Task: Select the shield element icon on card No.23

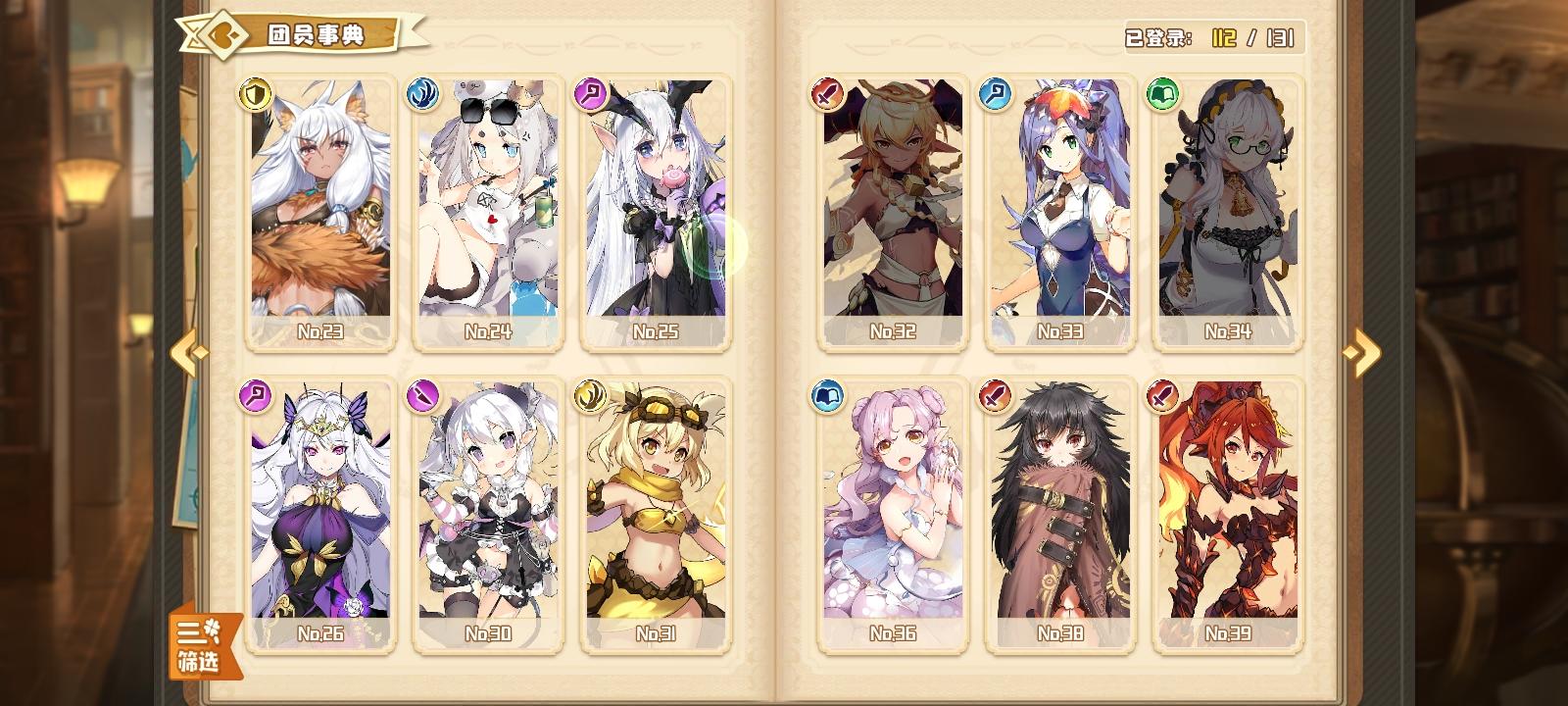Action: click(254, 95)
